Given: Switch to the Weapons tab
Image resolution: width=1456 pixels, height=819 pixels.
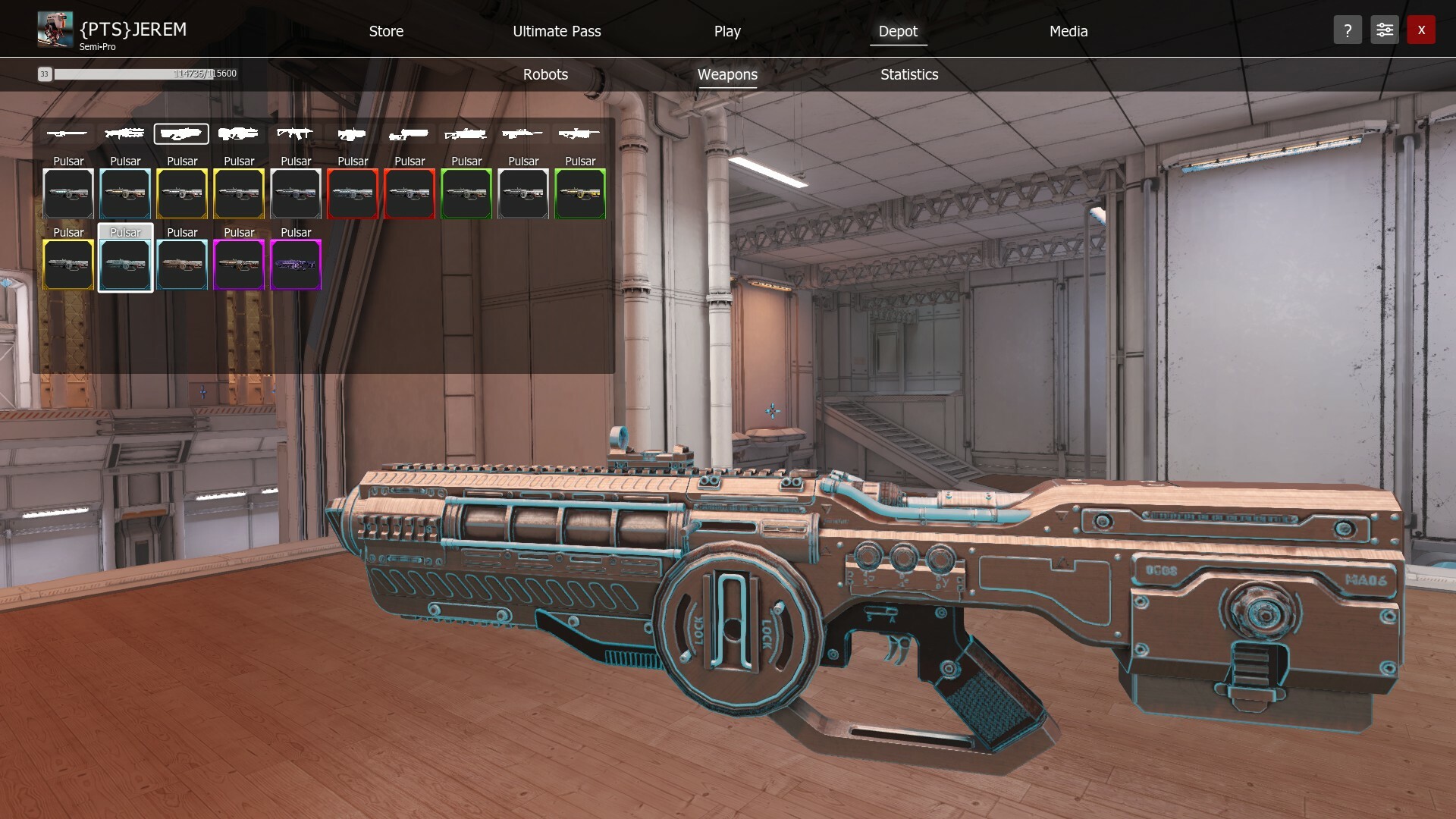Looking at the screenshot, I should pyautogui.click(x=727, y=74).
